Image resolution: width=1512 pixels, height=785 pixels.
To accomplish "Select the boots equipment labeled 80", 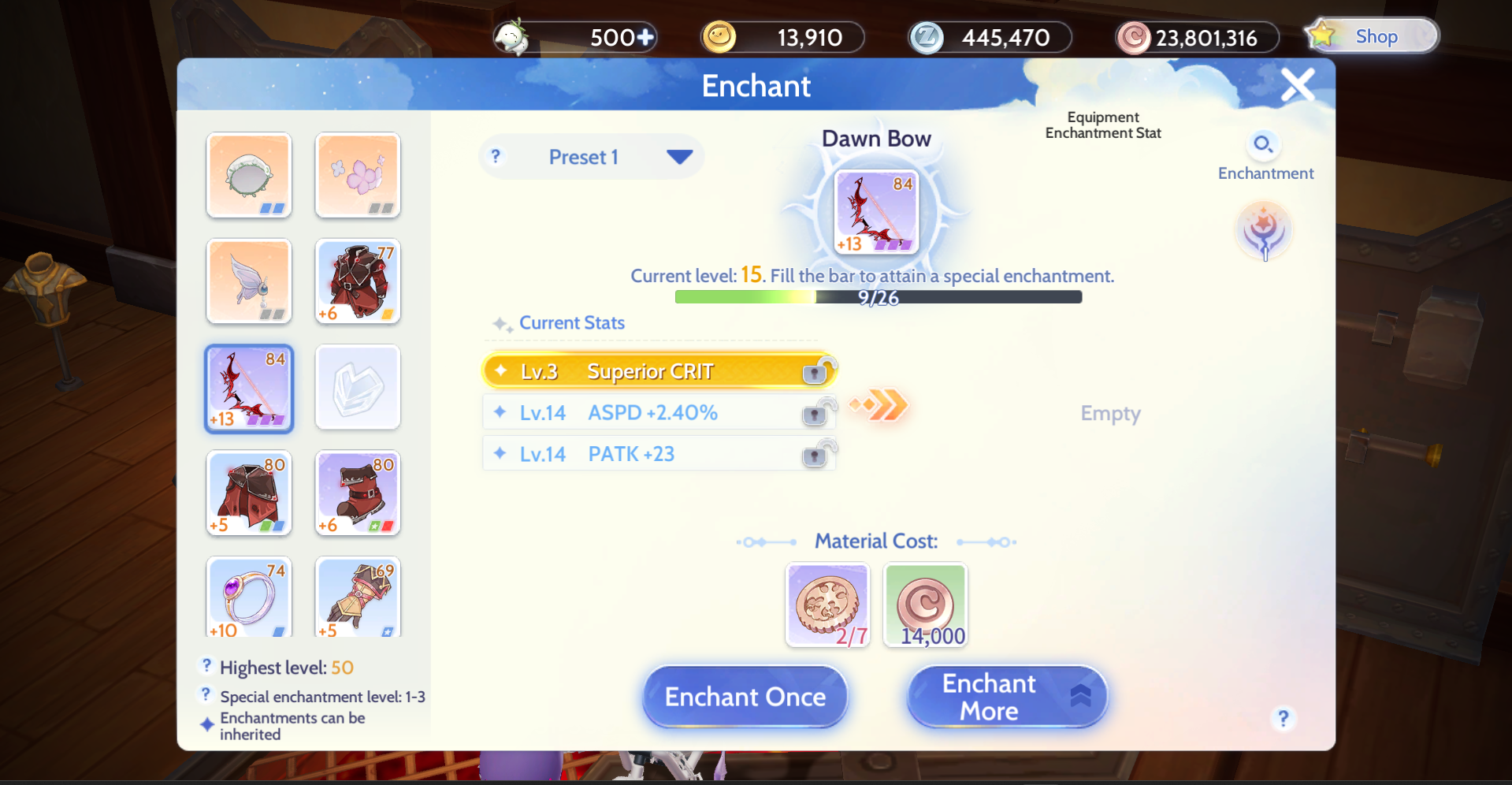I will (357, 493).
